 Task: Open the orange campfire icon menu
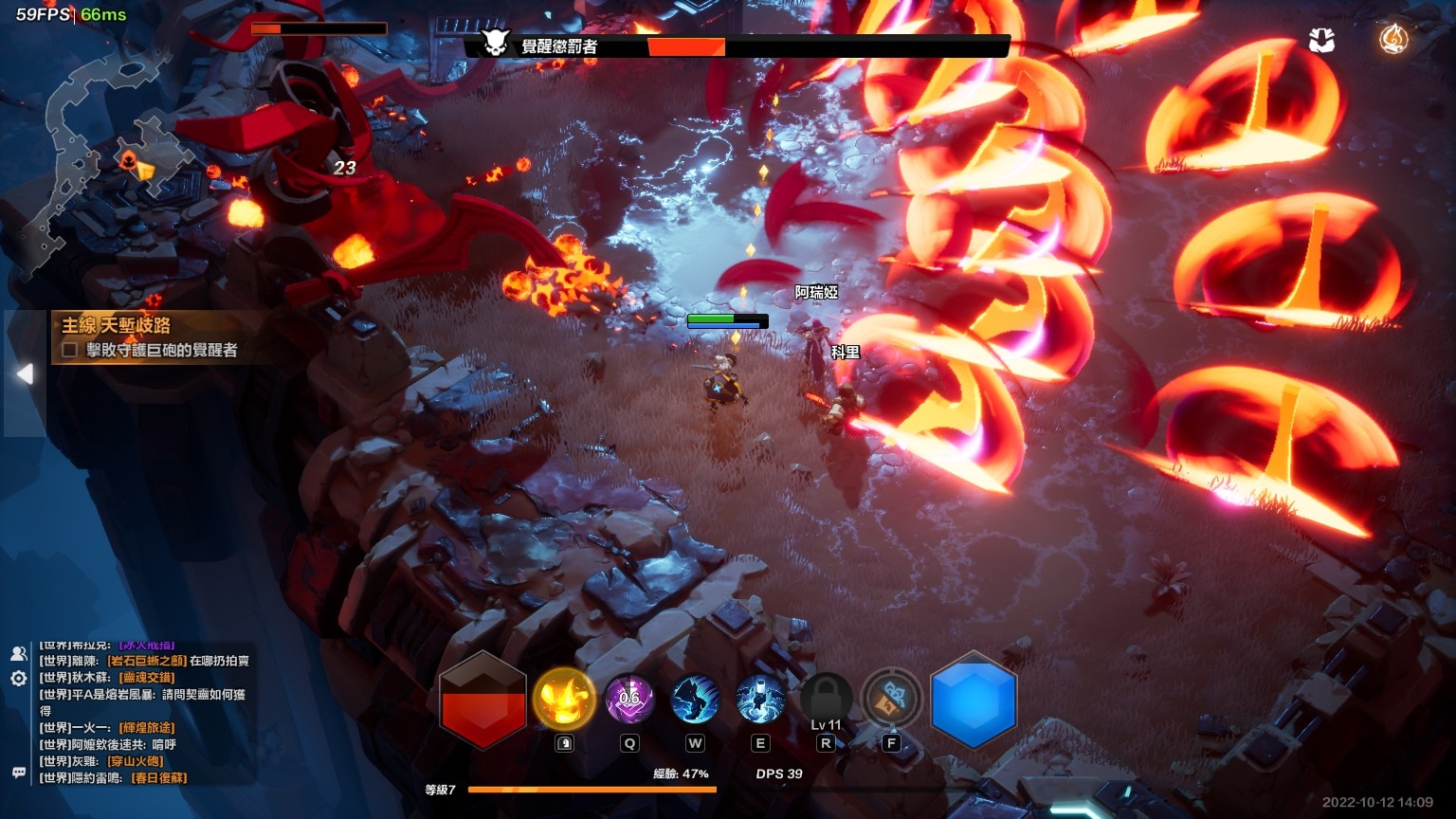coord(1392,40)
